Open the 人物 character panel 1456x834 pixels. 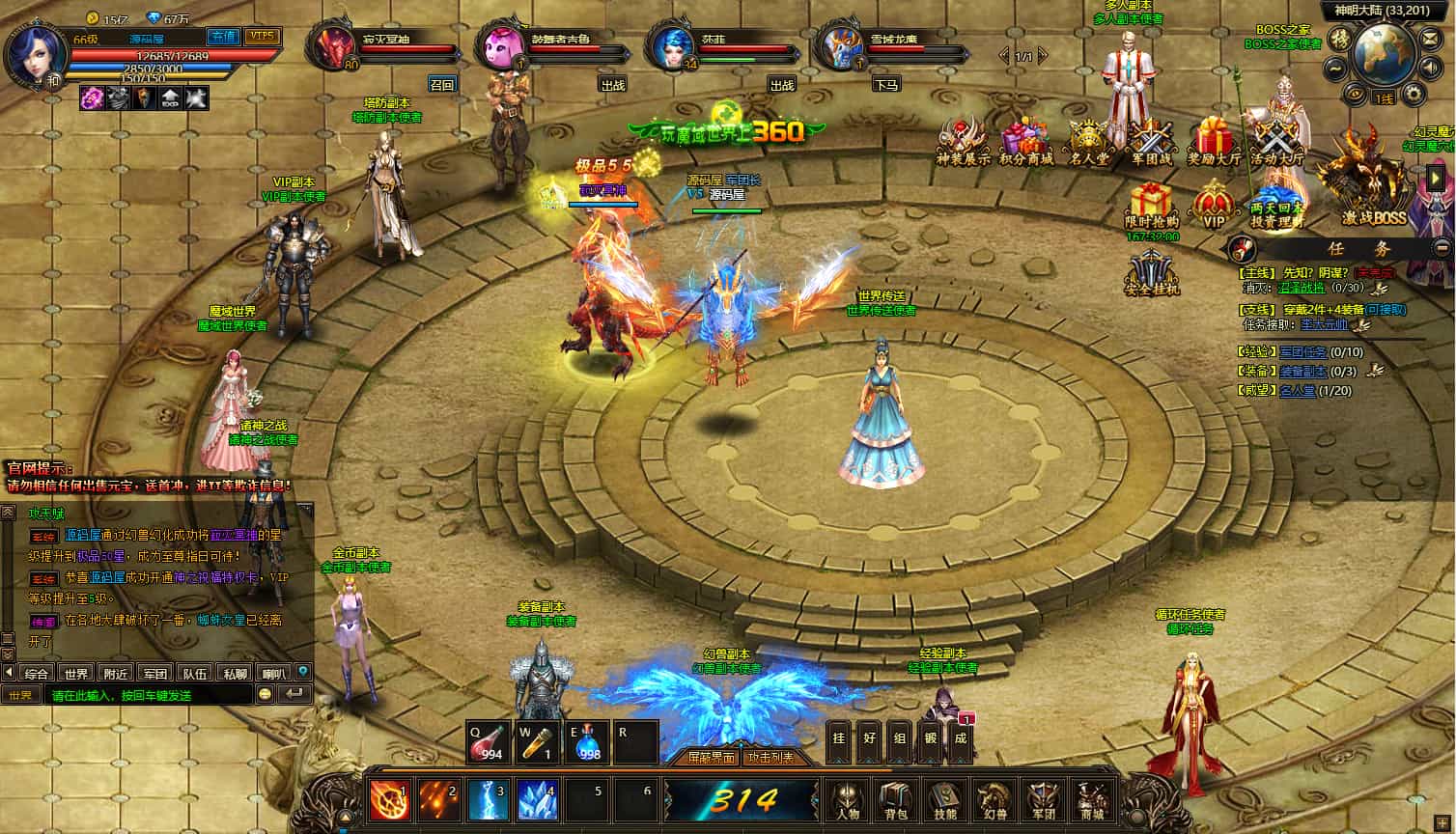(848, 799)
